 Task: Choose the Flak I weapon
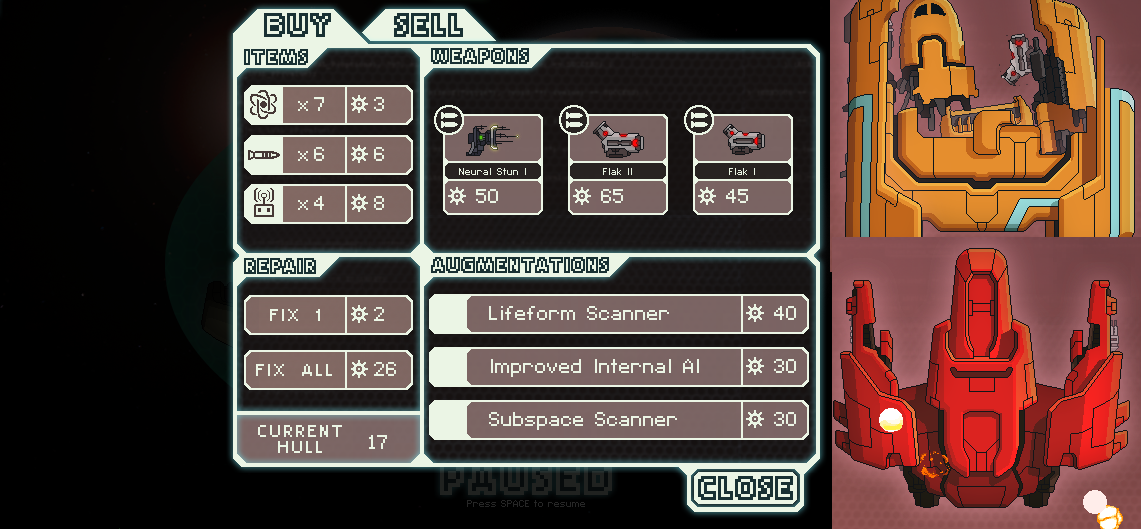[742, 163]
